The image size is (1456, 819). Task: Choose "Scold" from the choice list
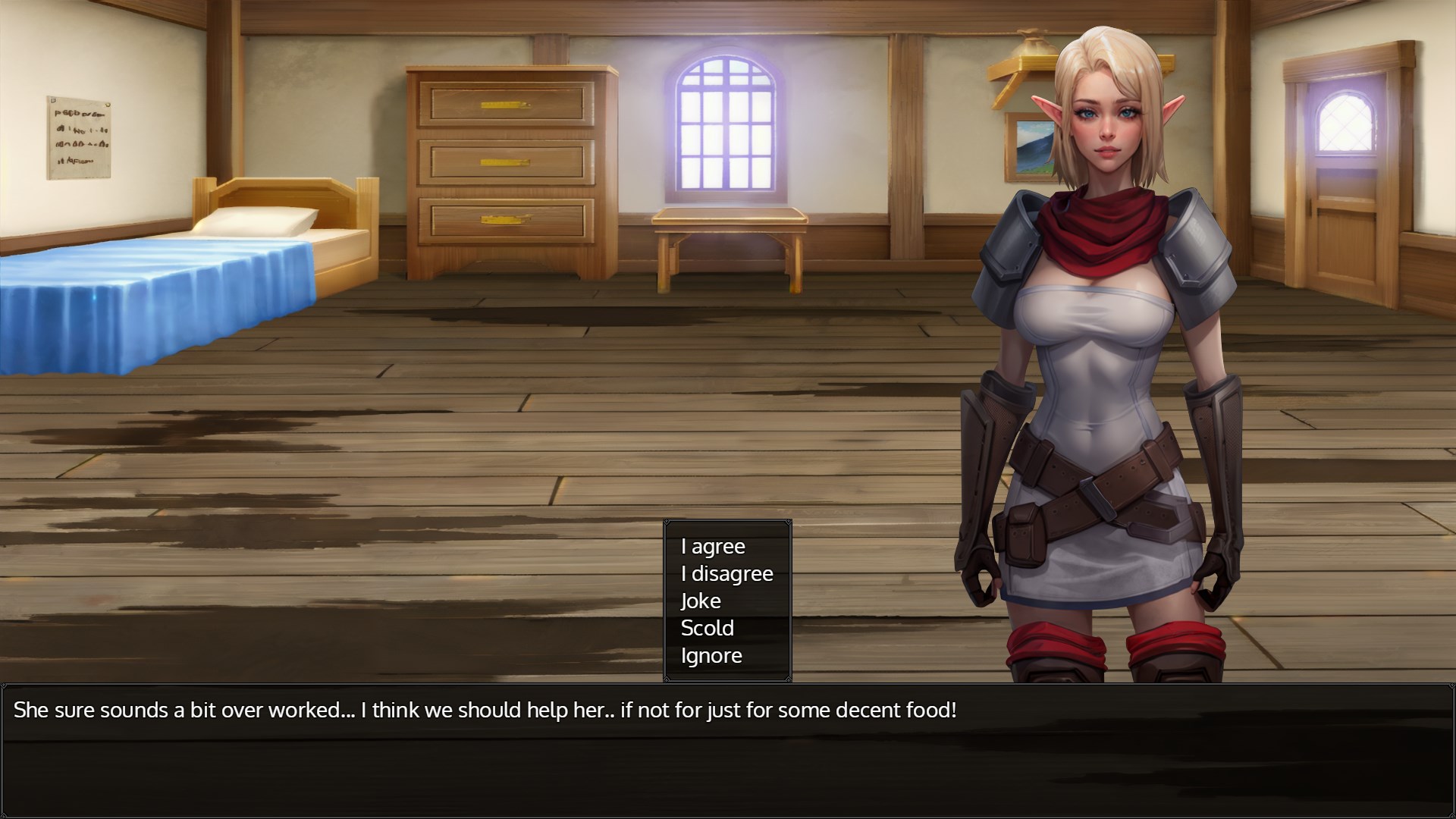point(707,629)
